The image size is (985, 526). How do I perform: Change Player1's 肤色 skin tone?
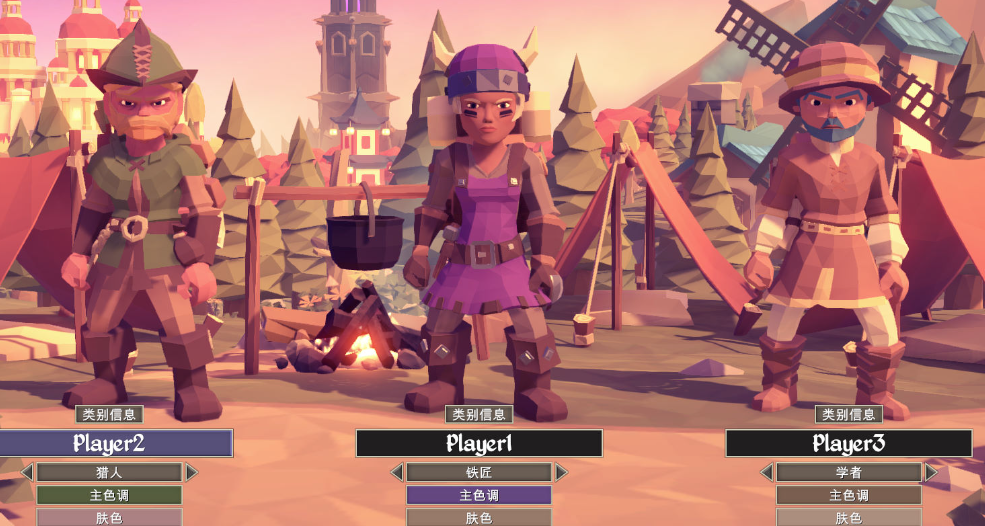(479, 517)
